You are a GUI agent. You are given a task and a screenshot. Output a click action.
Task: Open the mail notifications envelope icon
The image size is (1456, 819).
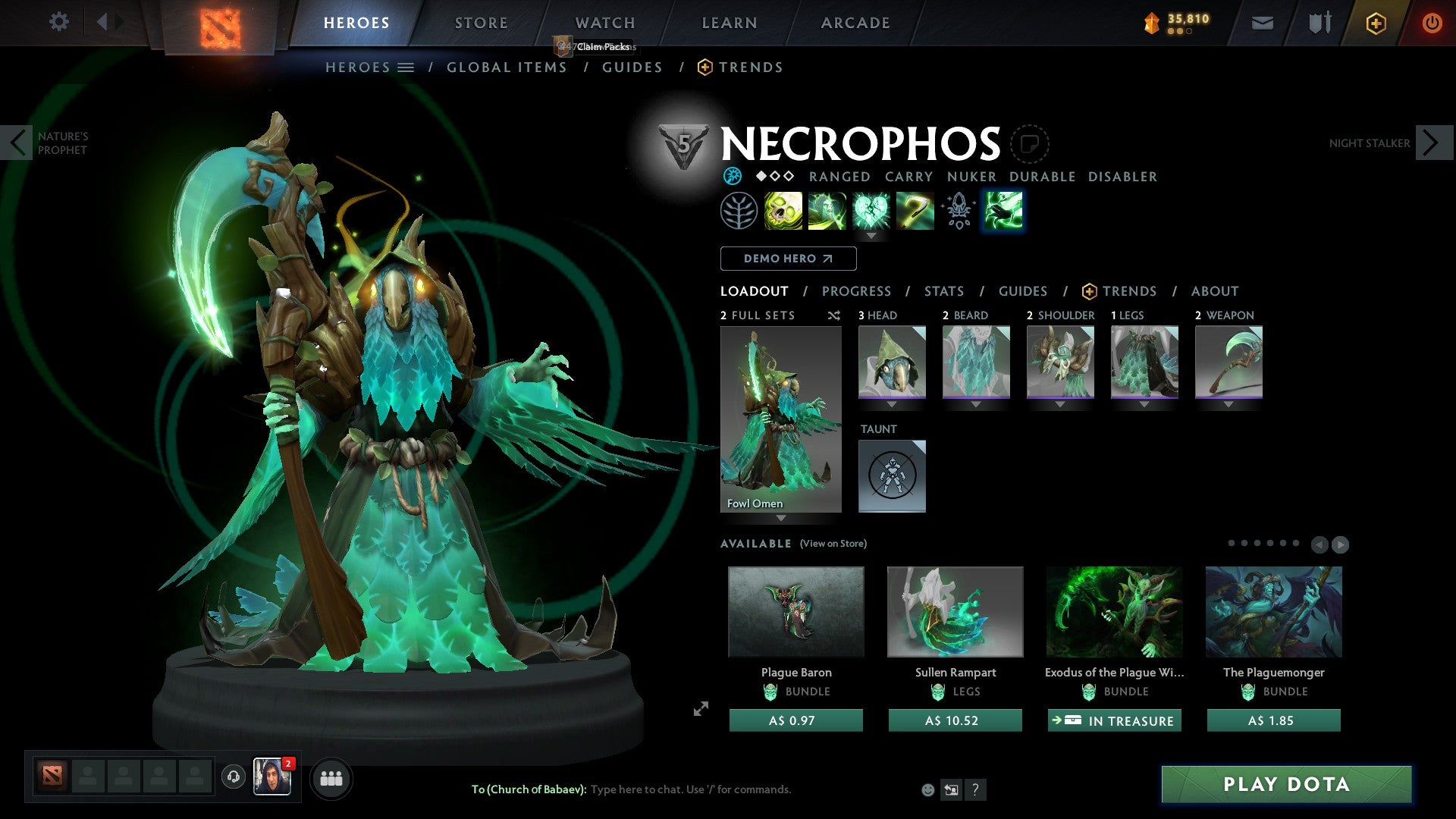tap(1263, 23)
